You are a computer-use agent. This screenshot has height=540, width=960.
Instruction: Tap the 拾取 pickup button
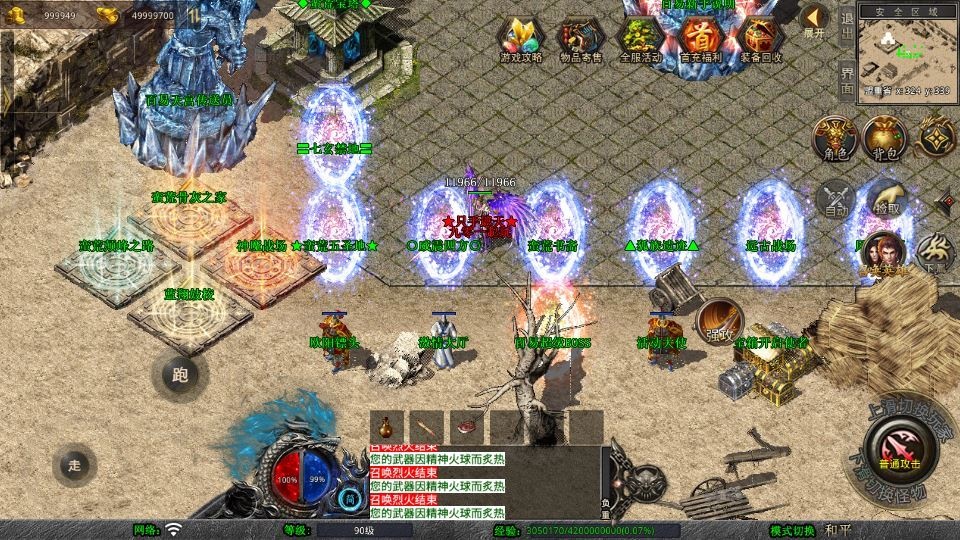pyautogui.click(x=885, y=197)
